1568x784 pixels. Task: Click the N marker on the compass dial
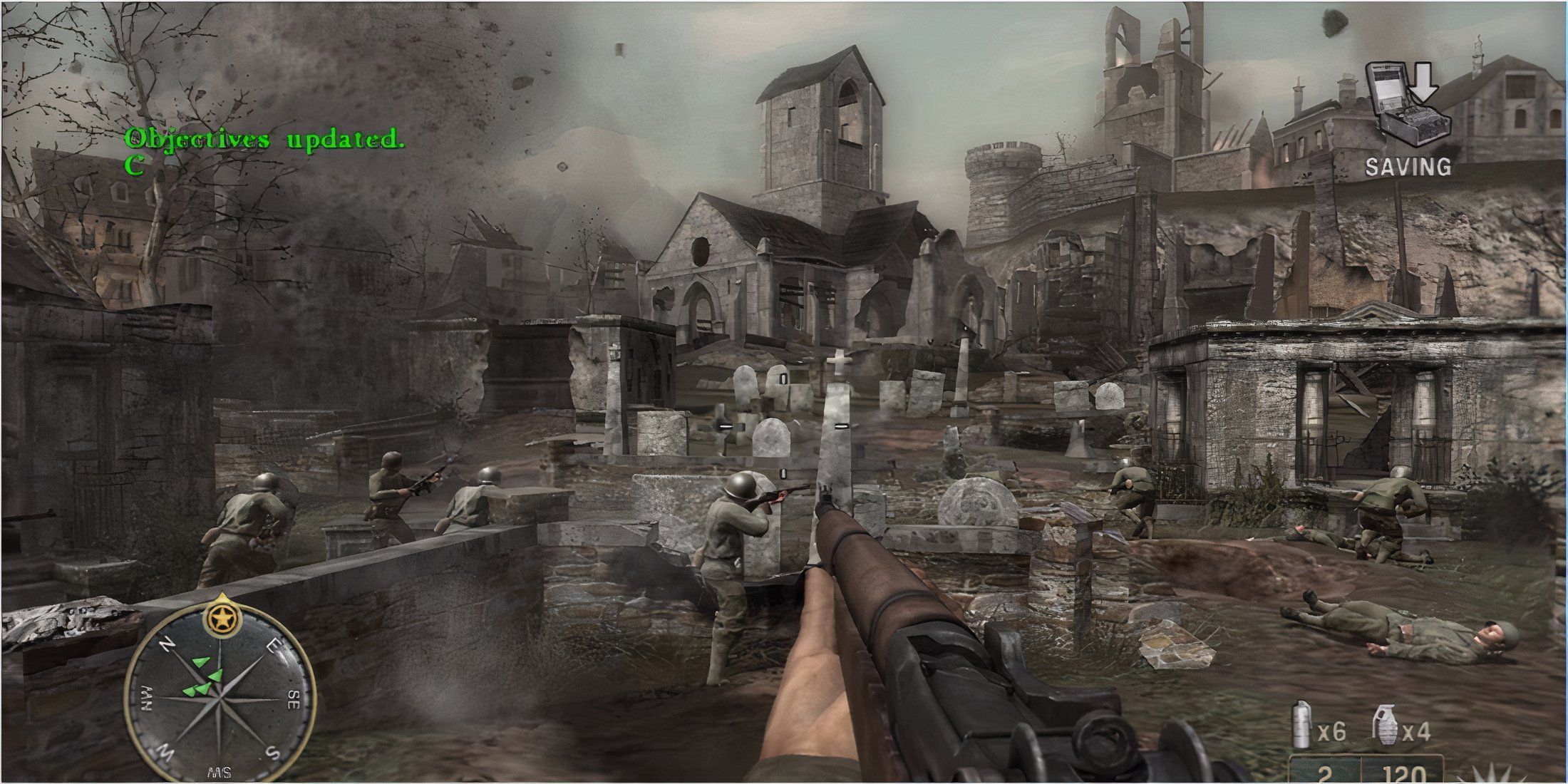166,644
